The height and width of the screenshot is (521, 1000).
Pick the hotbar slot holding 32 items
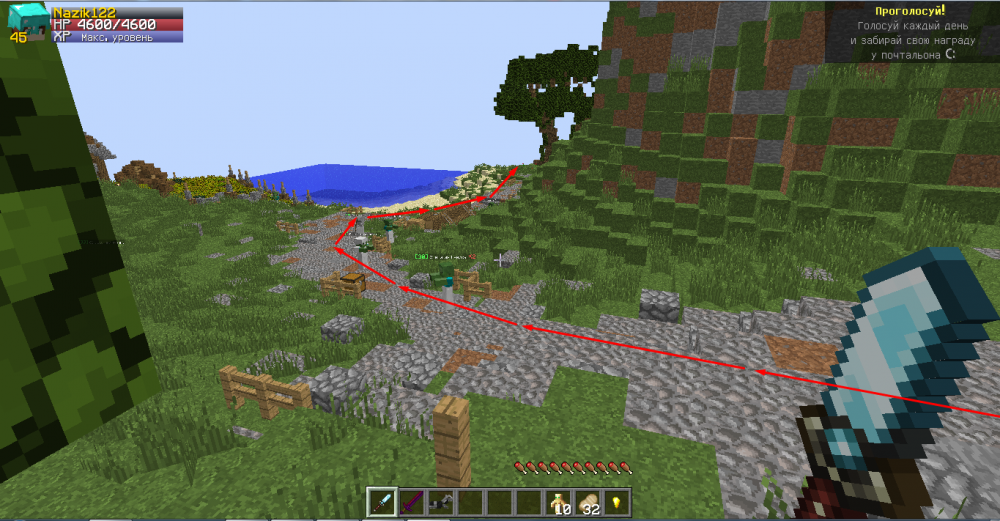coord(587,501)
